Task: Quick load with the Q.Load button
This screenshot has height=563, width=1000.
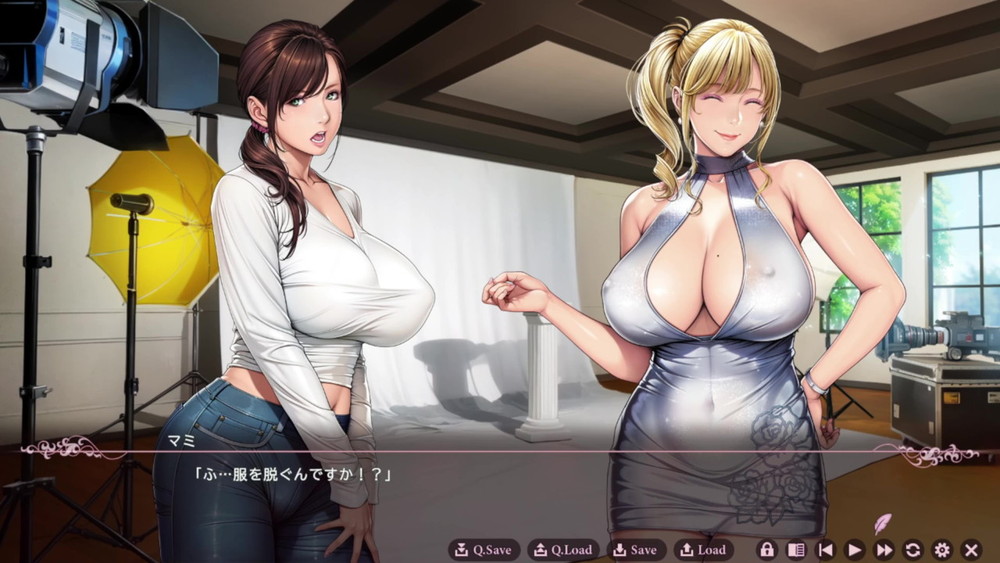Action: pyautogui.click(x=563, y=549)
